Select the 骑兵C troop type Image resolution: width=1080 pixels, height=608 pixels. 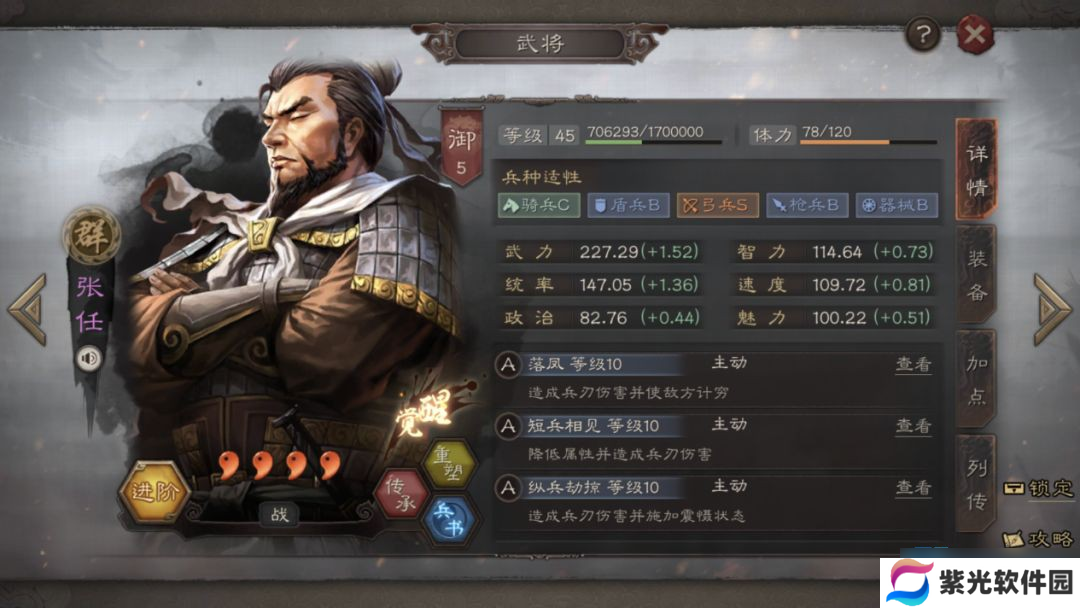point(537,205)
